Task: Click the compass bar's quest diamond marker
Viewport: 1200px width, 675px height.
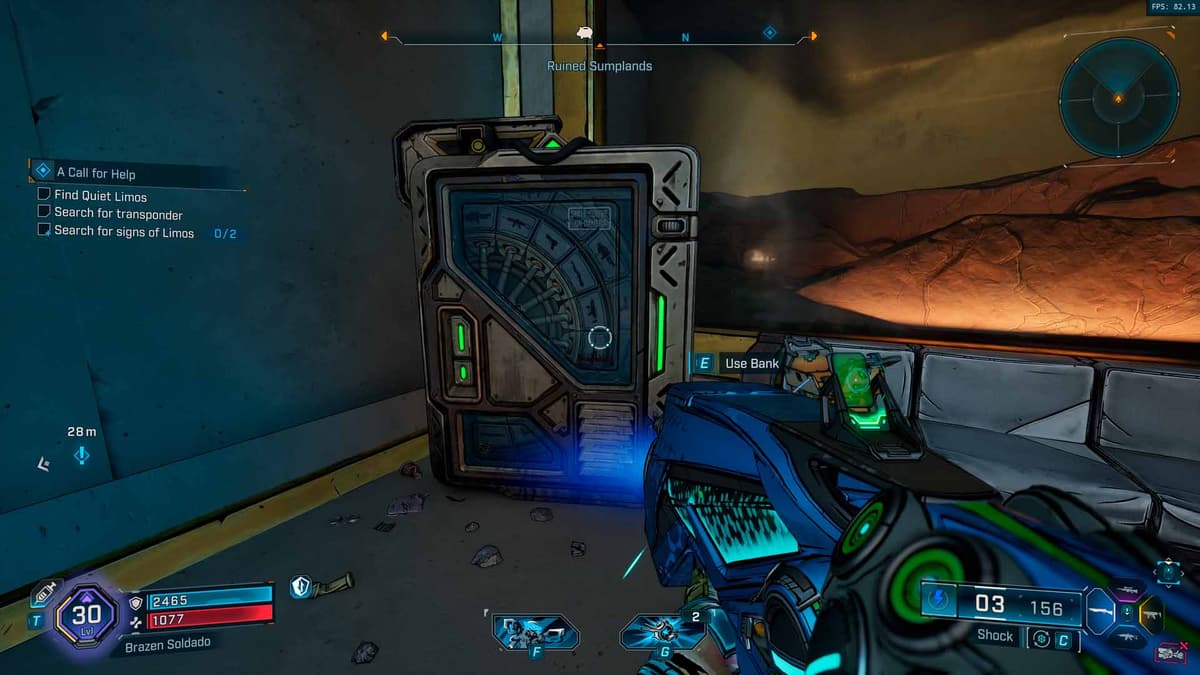Action: click(x=769, y=32)
